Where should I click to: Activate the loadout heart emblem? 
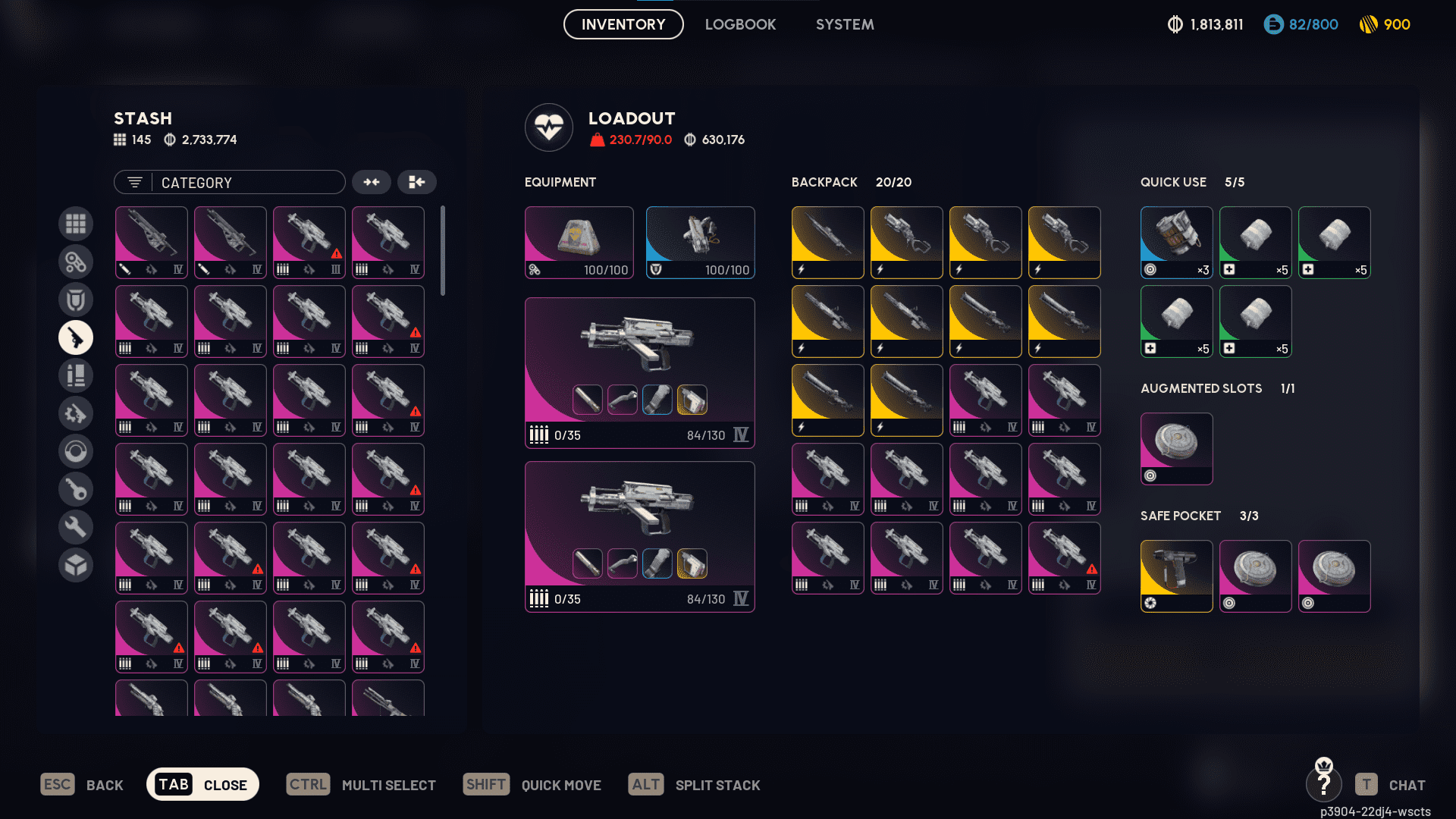pyautogui.click(x=549, y=127)
